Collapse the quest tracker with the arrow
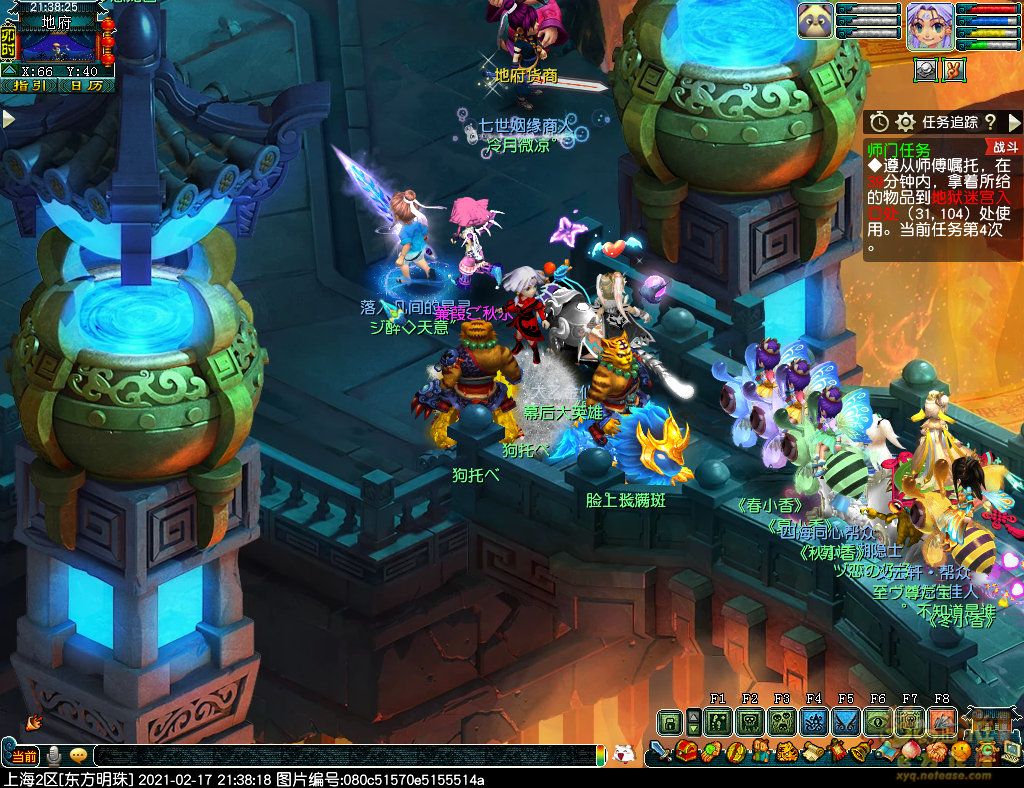The width and height of the screenshot is (1024, 788). [1012, 122]
